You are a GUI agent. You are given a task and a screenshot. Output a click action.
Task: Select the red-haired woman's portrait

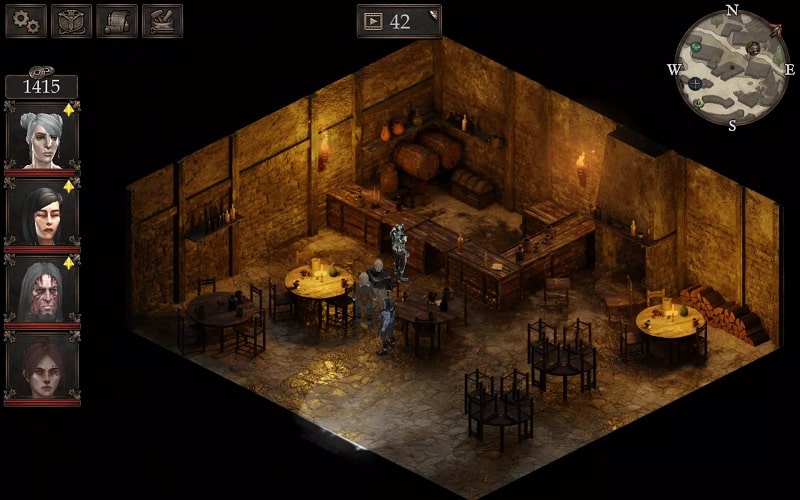click(x=42, y=367)
